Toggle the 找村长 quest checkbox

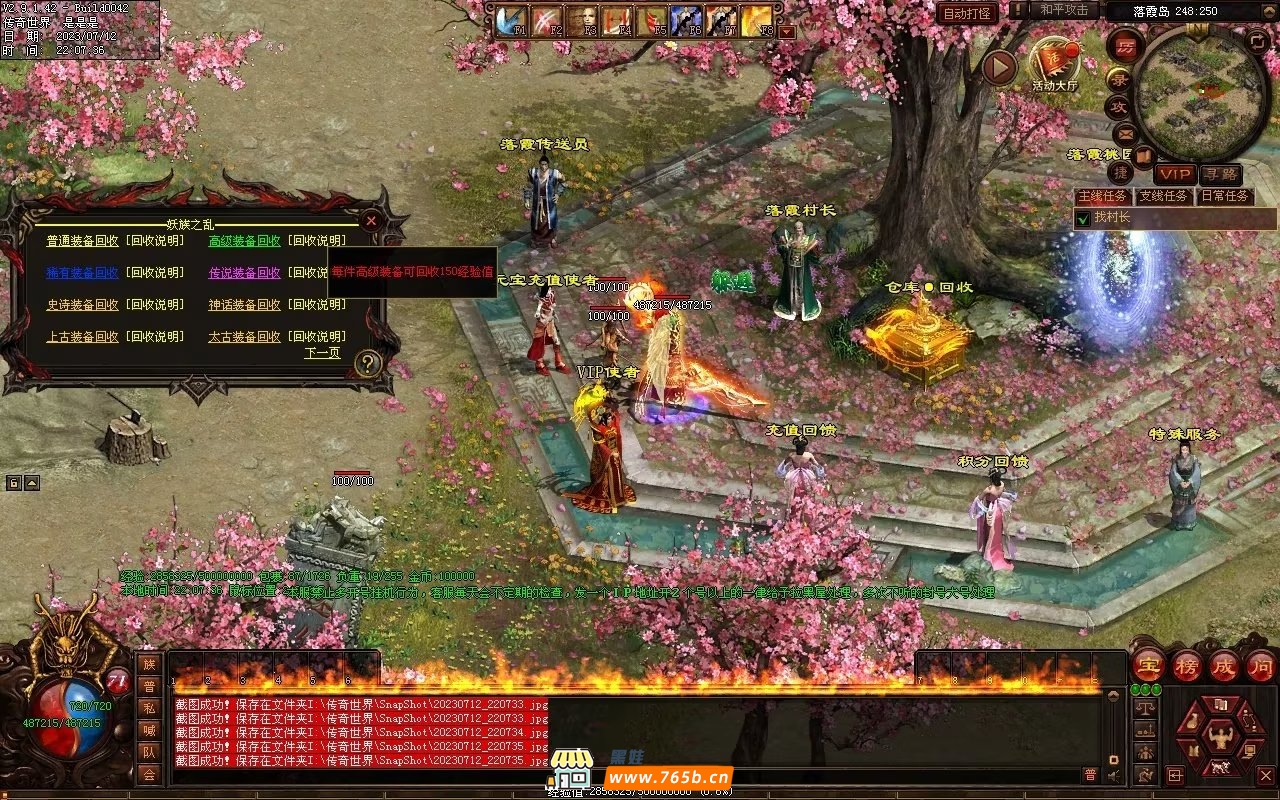click(x=1081, y=218)
